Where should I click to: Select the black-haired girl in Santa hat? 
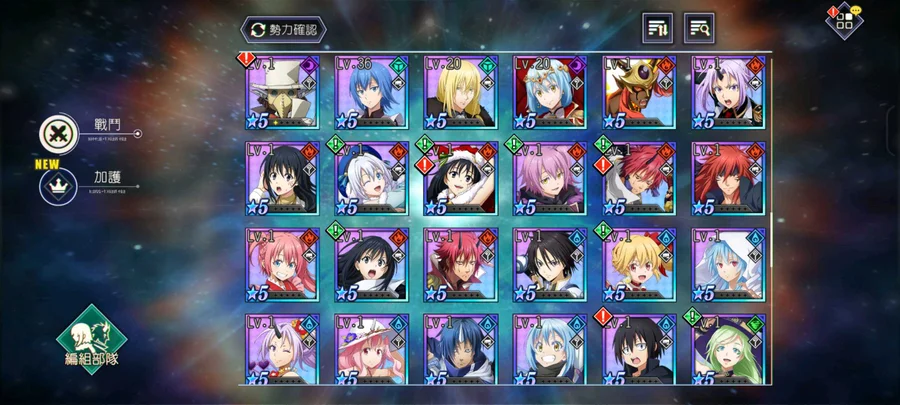point(460,179)
